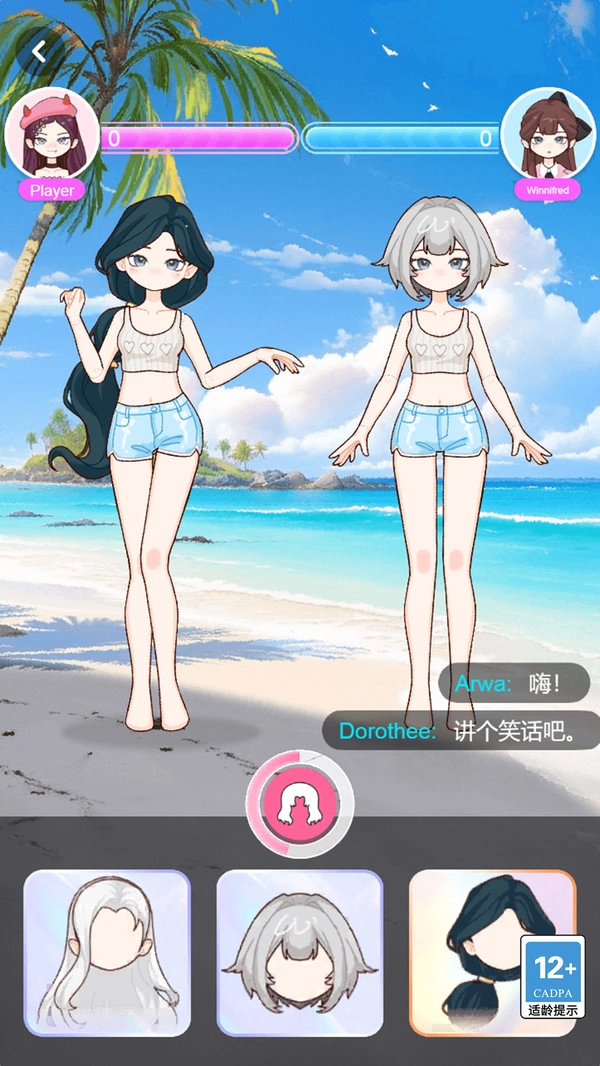Select the long white hair card
The width and height of the screenshot is (600, 1066).
tap(107, 952)
